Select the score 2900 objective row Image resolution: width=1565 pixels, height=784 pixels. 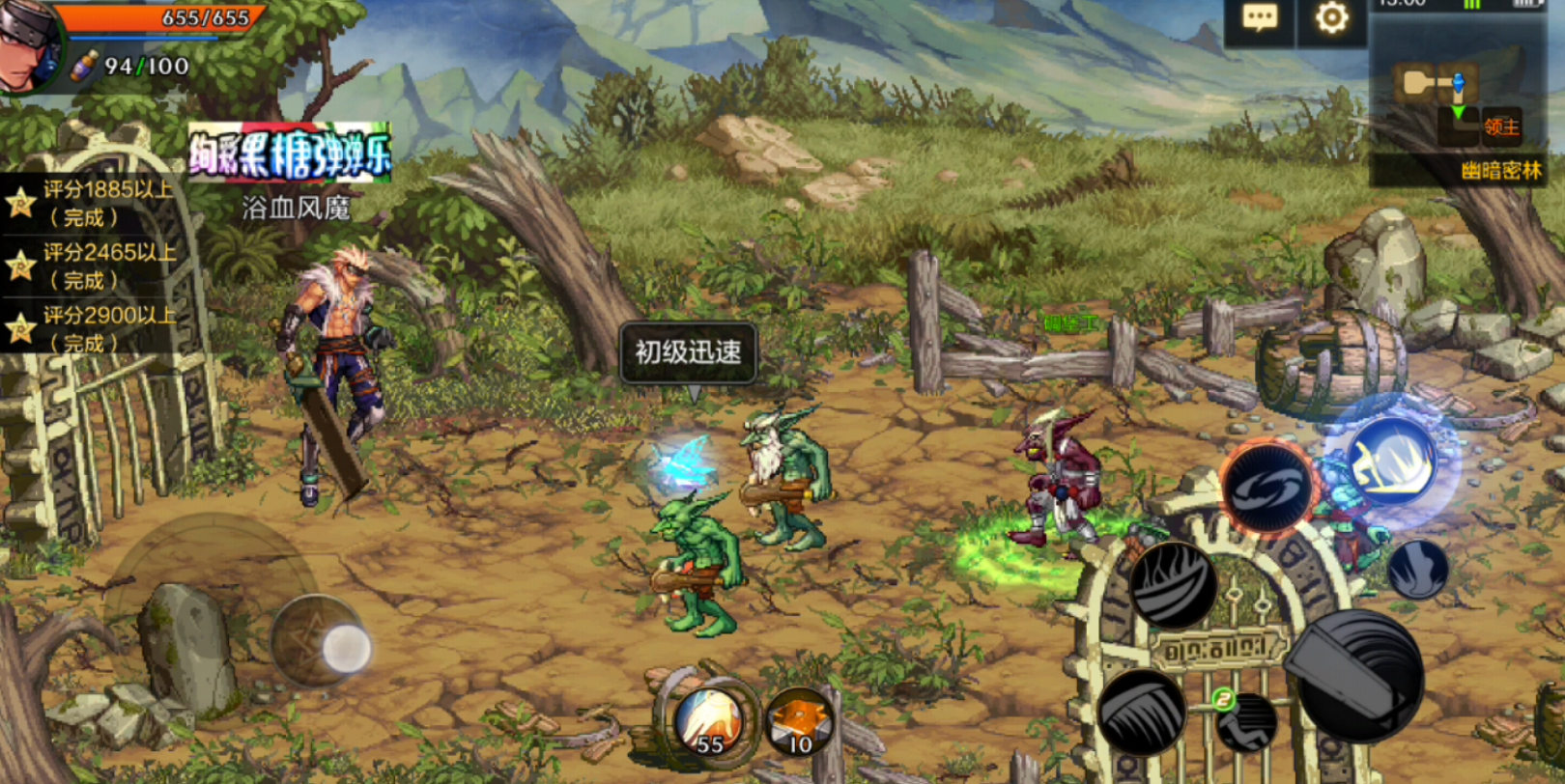pos(97,328)
